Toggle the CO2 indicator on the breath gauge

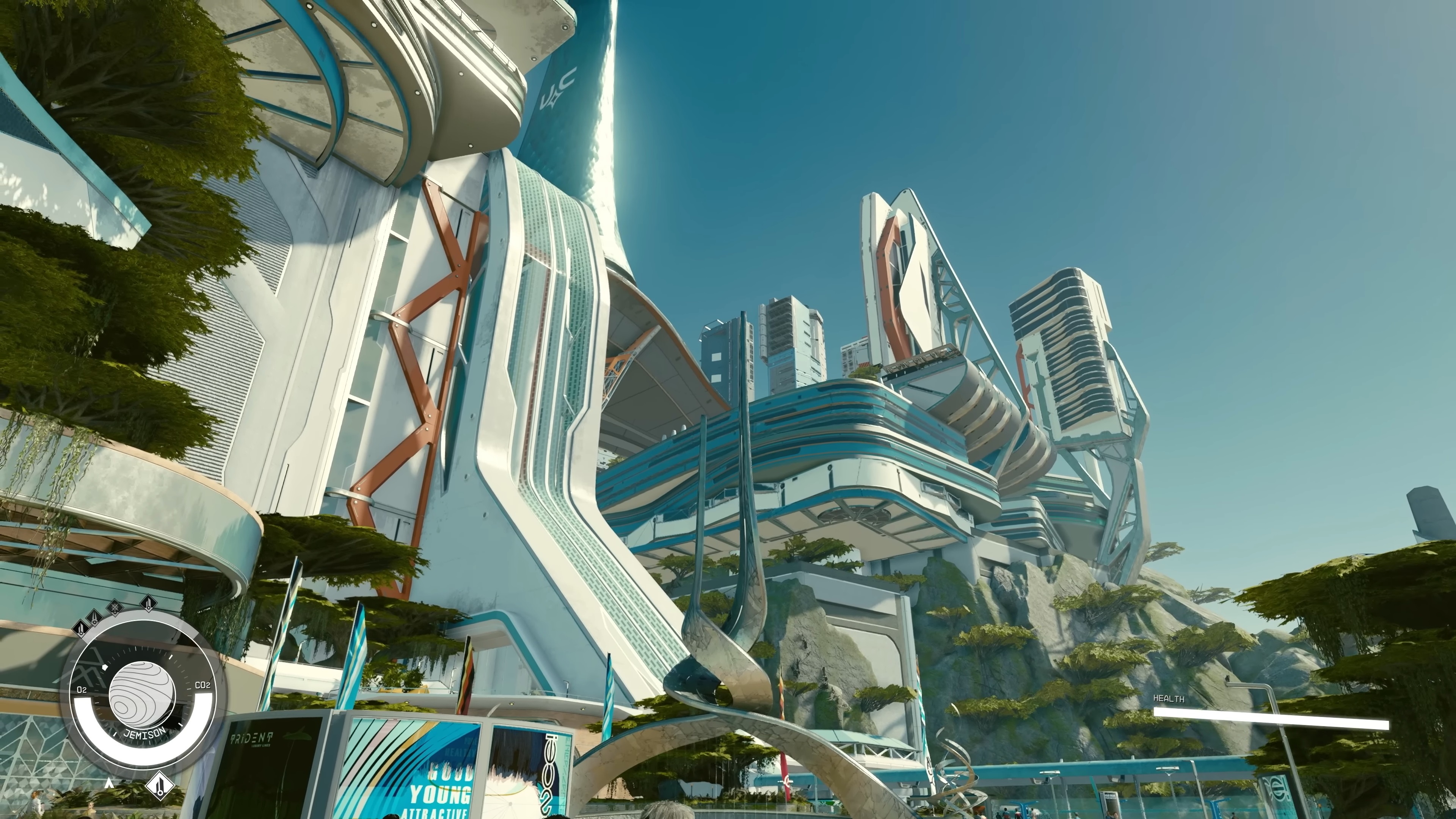pos(202,685)
